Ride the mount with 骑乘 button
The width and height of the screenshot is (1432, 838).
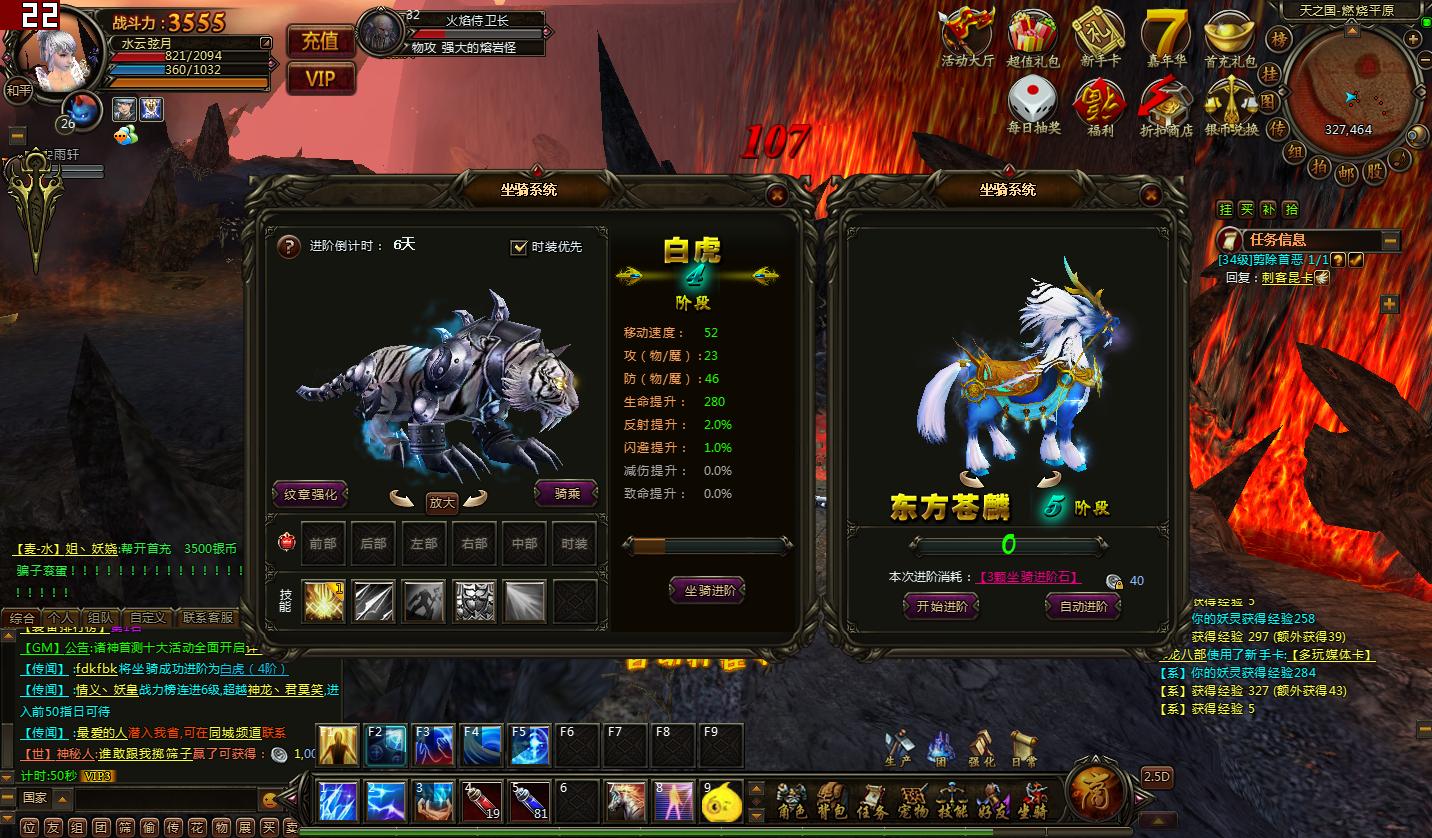click(566, 493)
